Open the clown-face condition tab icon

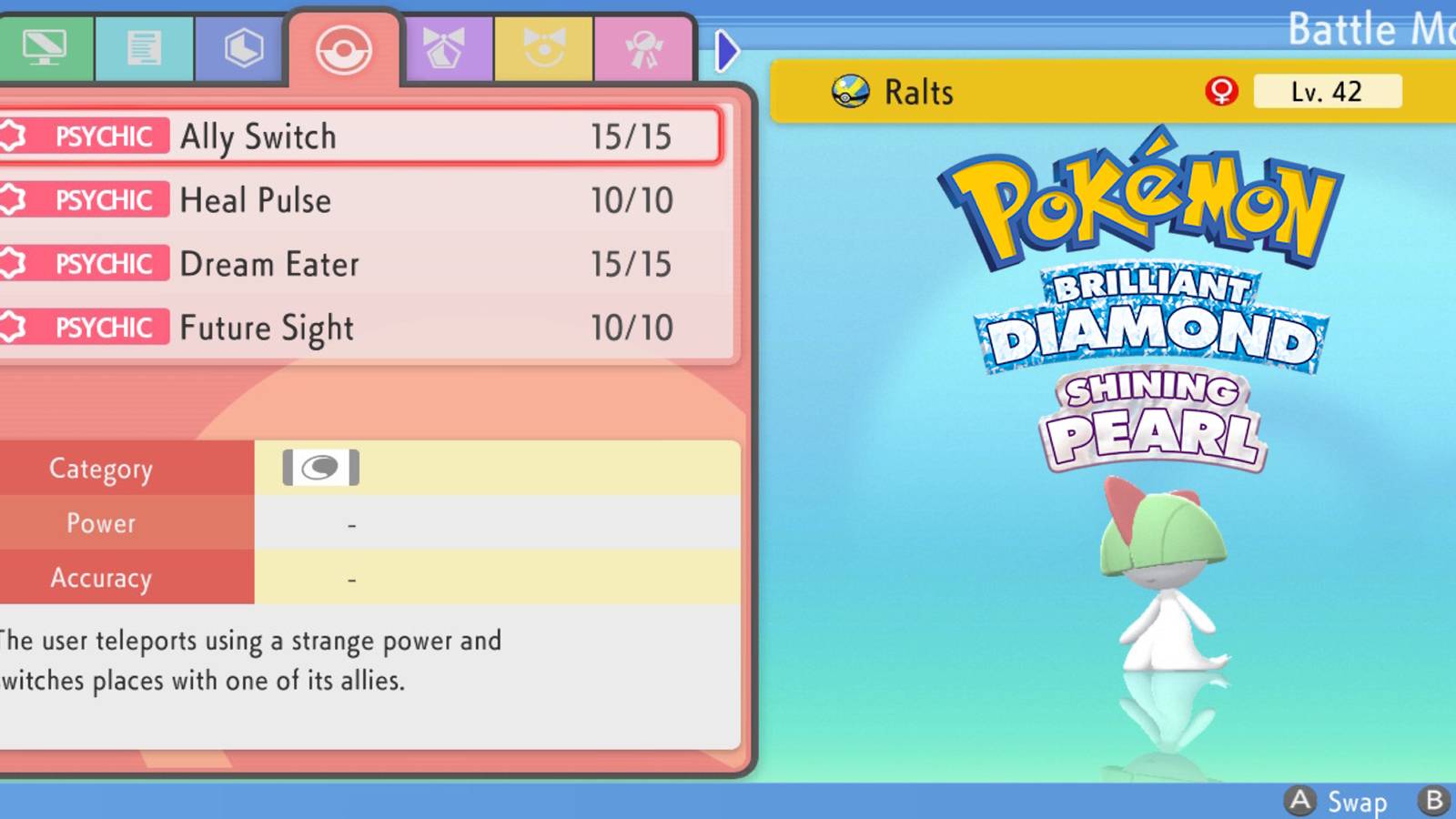(x=544, y=46)
